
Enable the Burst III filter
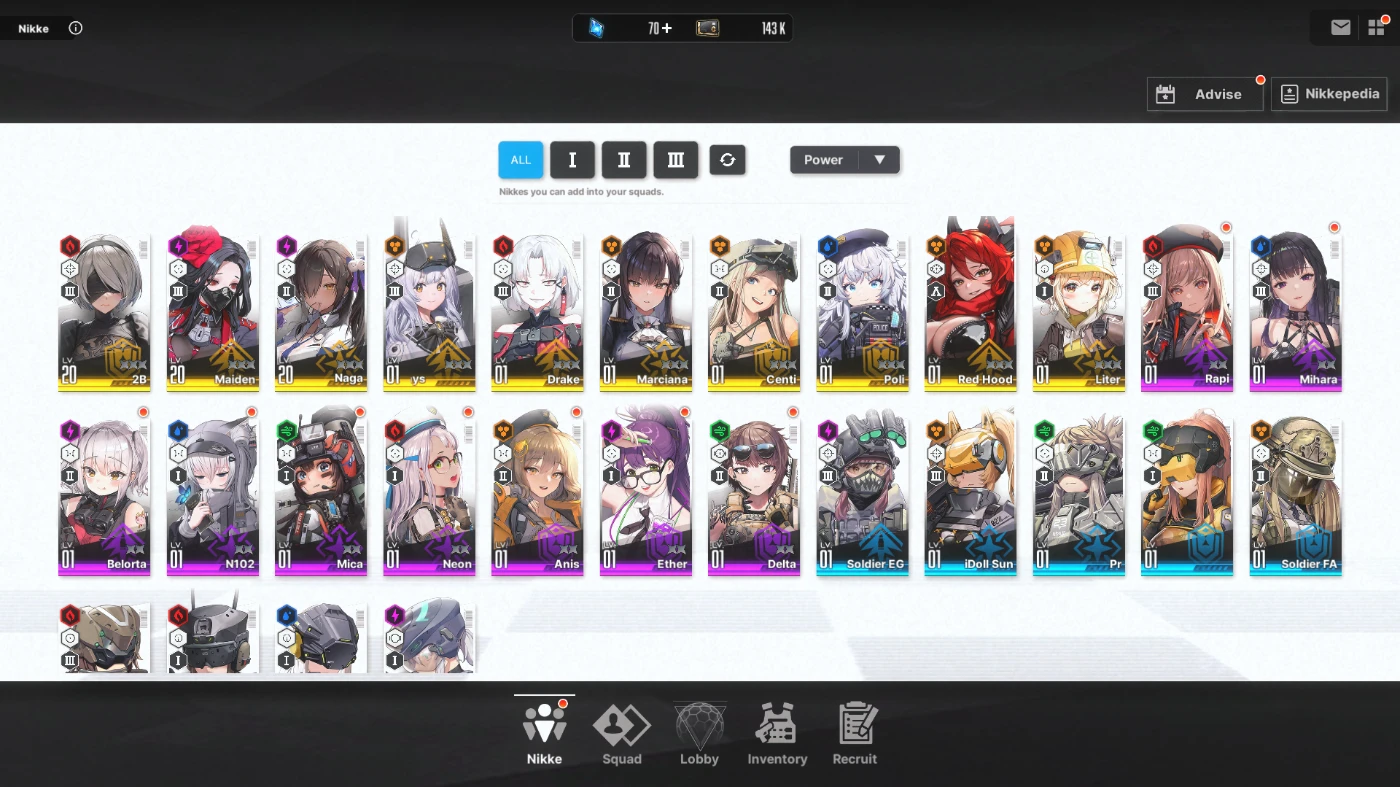point(676,159)
